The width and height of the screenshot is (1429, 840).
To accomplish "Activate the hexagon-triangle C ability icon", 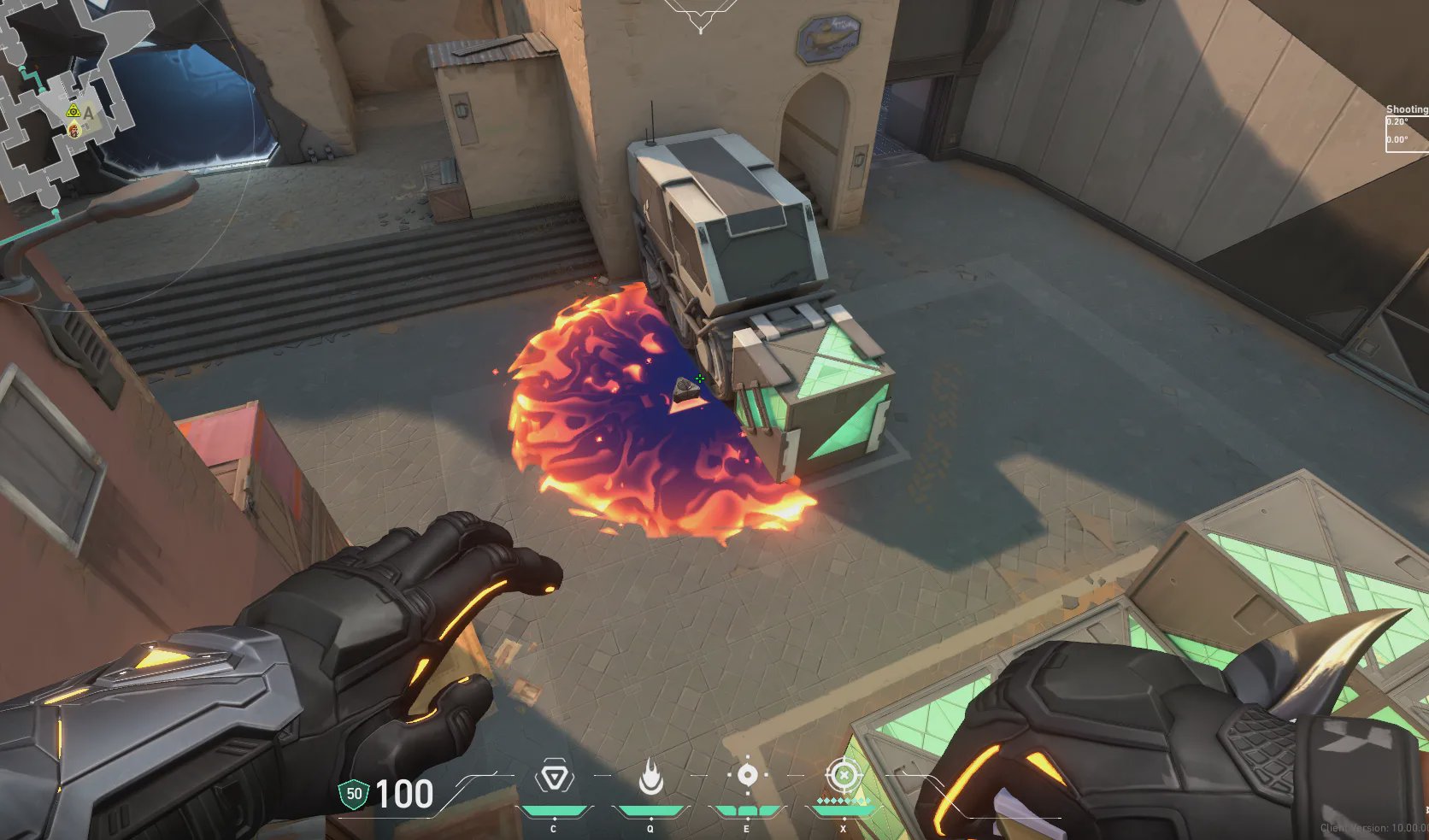I will 553,778.
